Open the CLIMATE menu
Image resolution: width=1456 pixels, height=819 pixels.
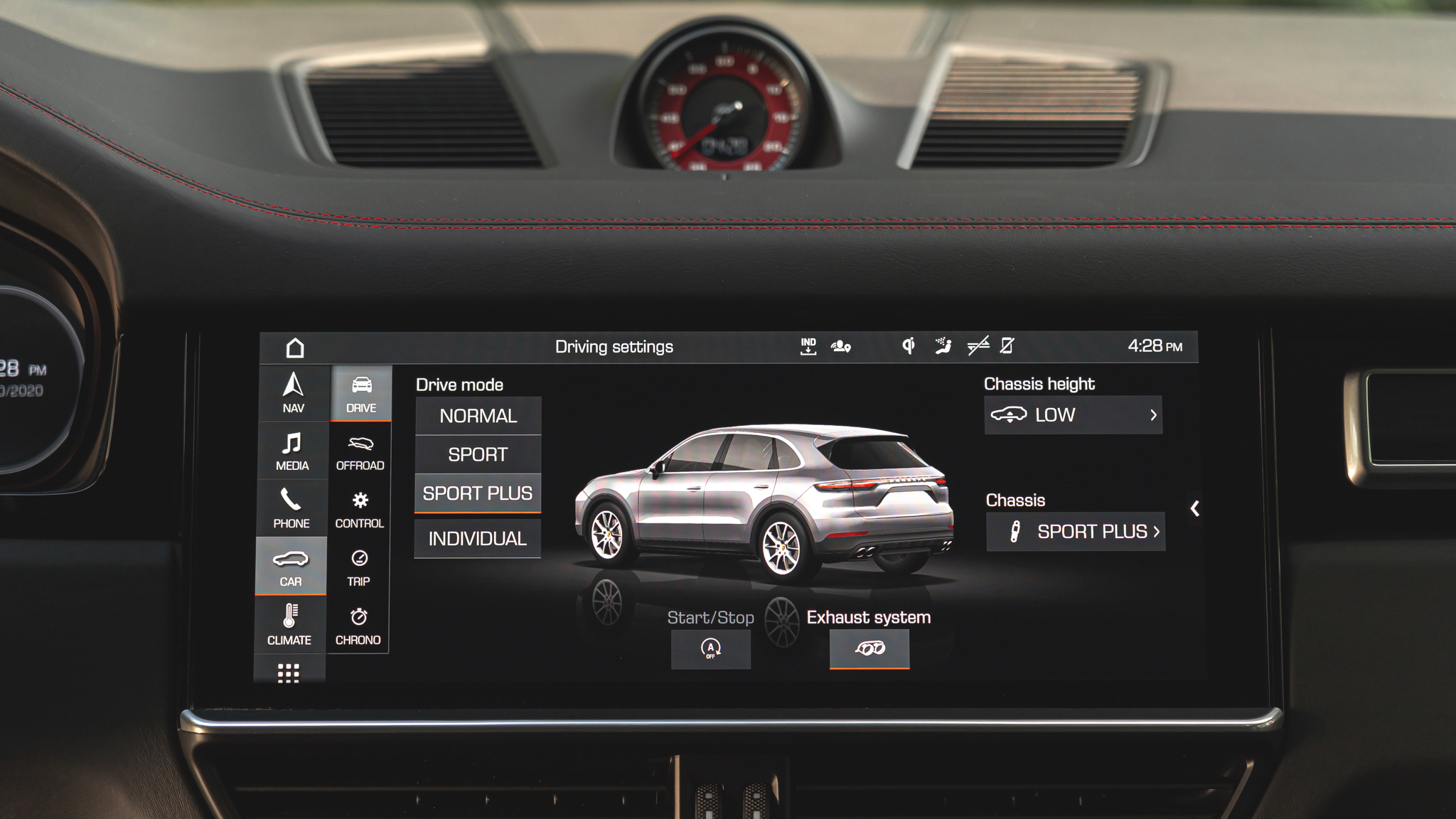point(289,625)
